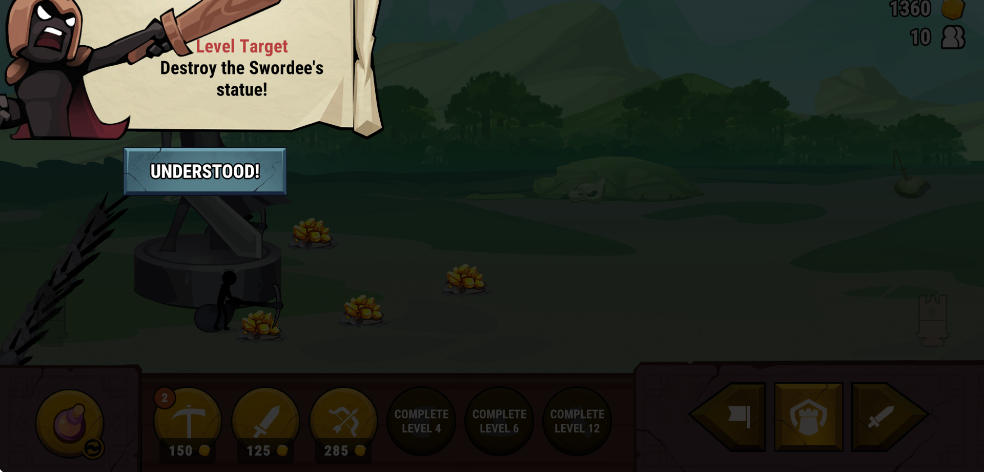The image size is (984, 472).
Task: Recruit a swordsman for 125 gold
Action: coord(266,421)
